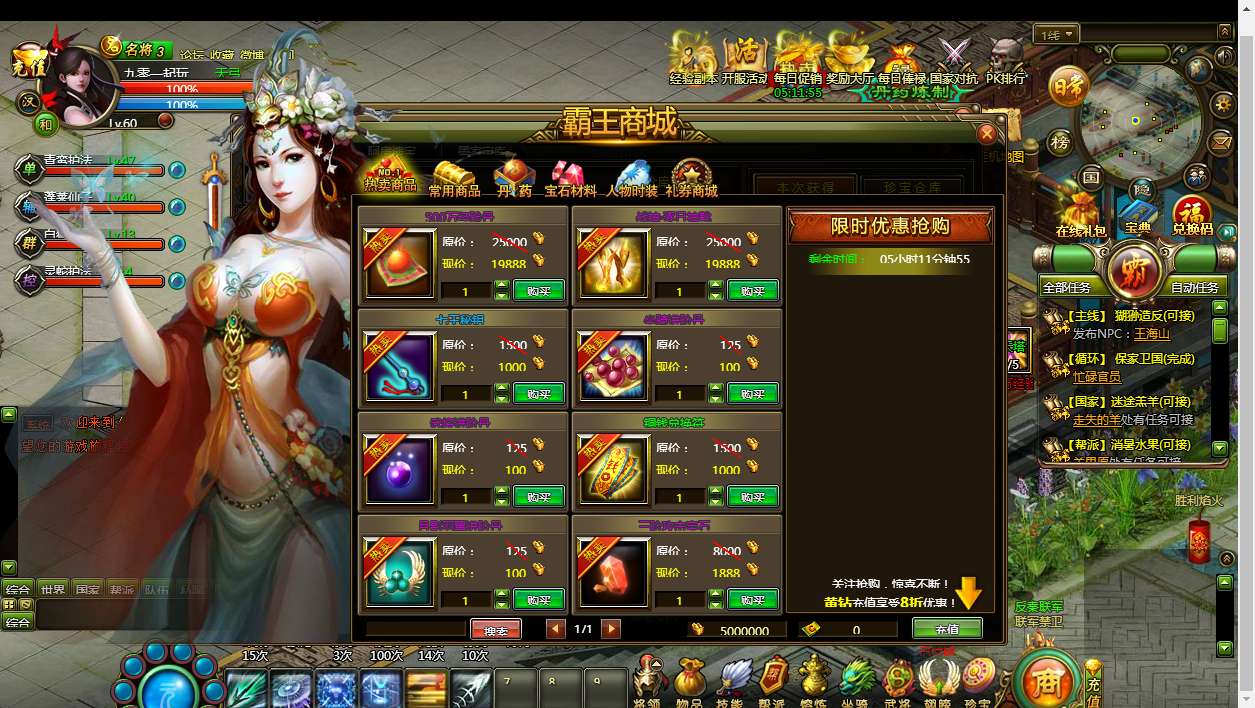Click the circular minimap

pyautogui.click(x=1140, y=120)
